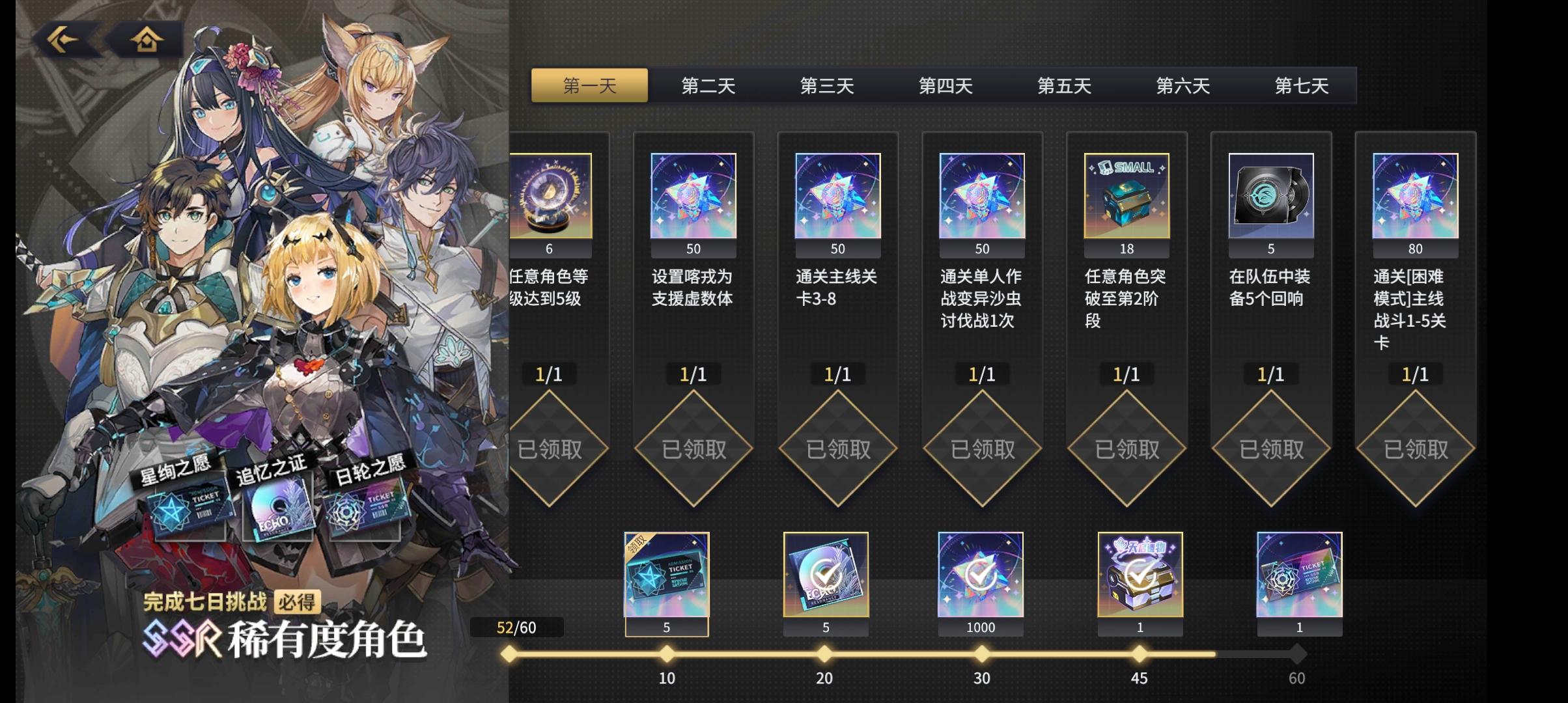Click the 52/60 progress bar
The height and width of the screenshot is (703, 1568).
click(x=518, y=627)
